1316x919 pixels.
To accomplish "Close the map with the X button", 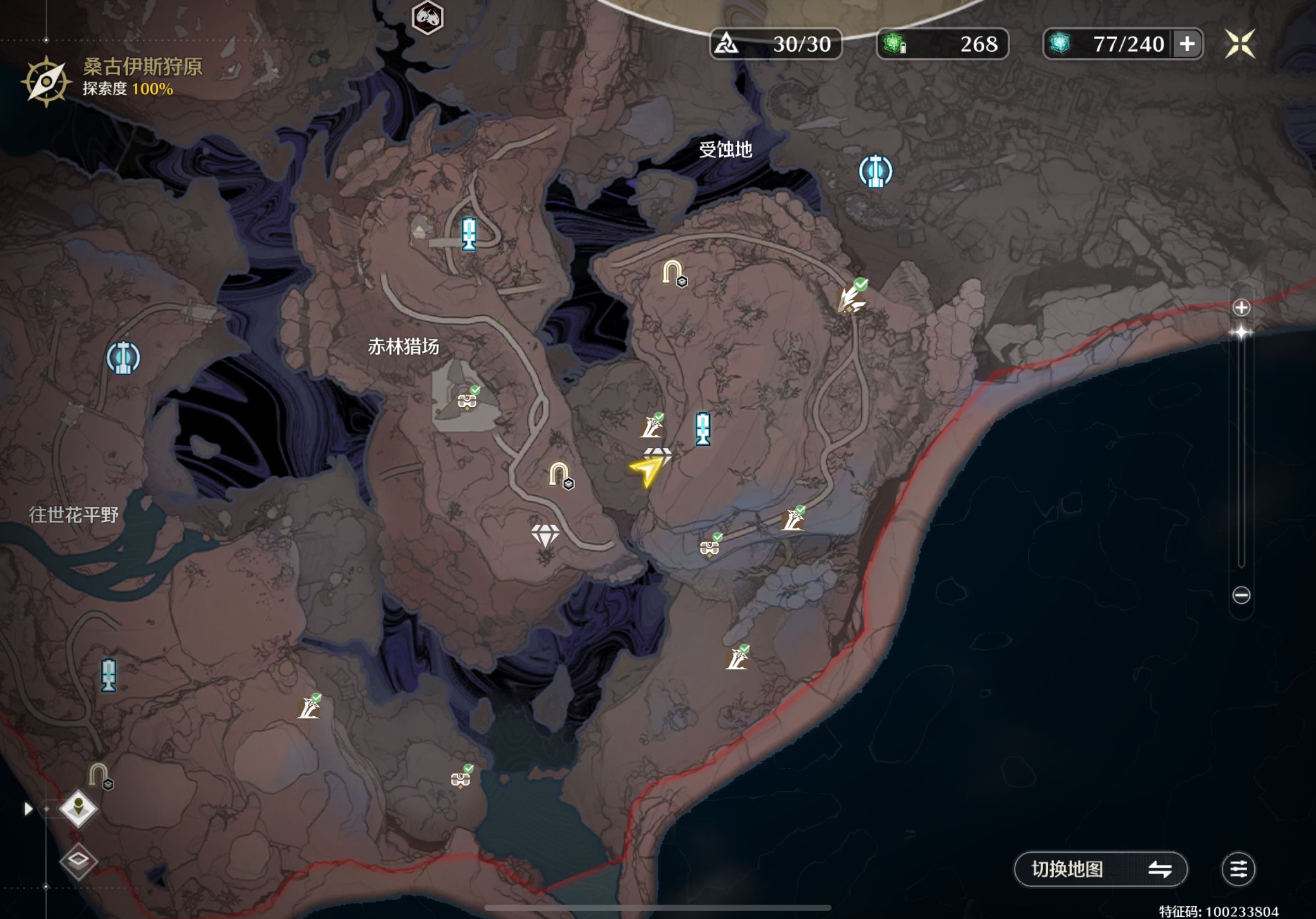I will pos(1240,44).
